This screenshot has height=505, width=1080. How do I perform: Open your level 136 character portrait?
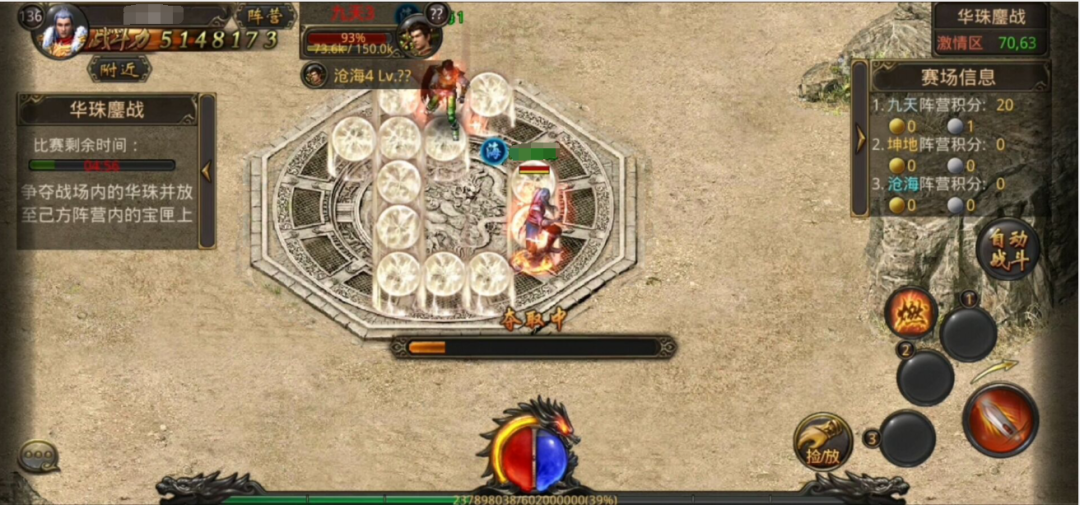(62, 30)
